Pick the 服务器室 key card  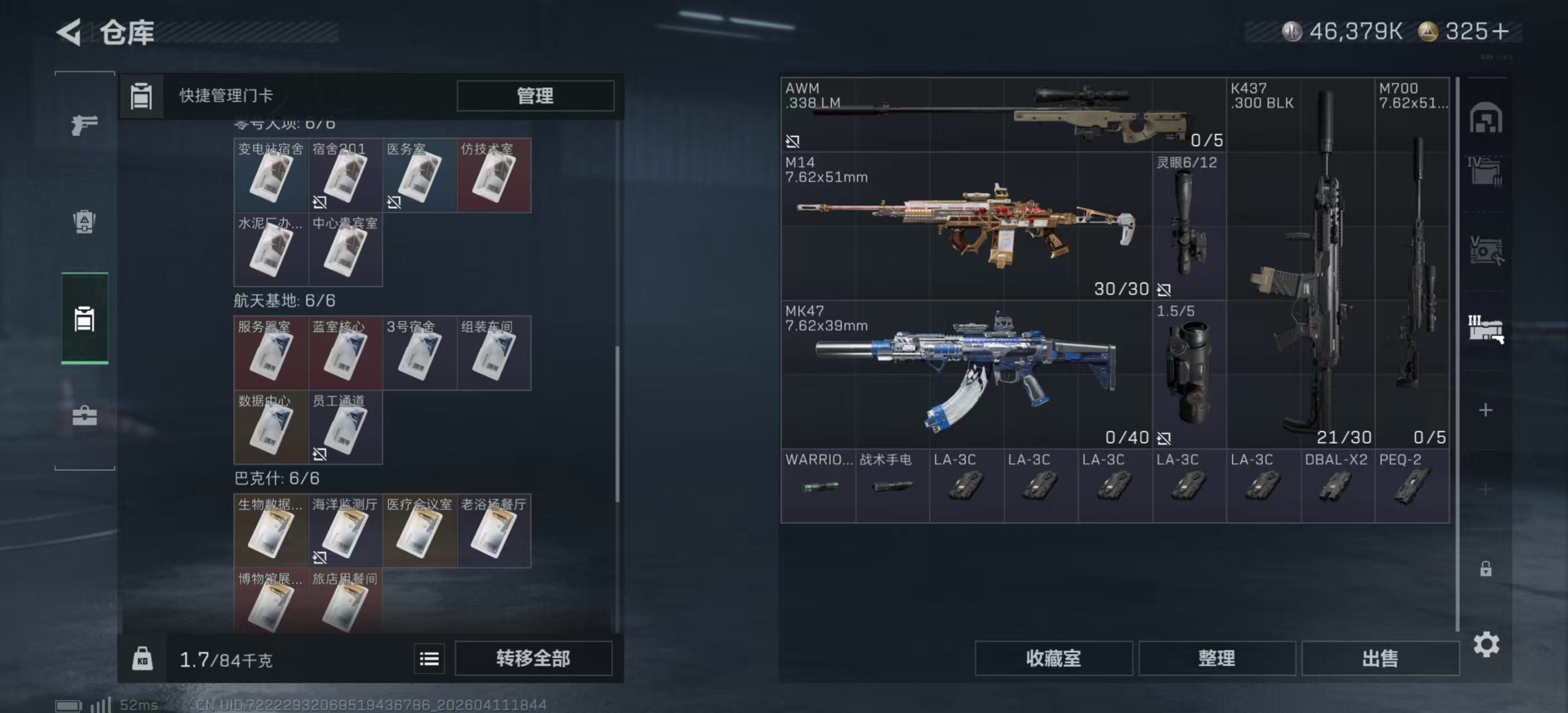(271, 353)
